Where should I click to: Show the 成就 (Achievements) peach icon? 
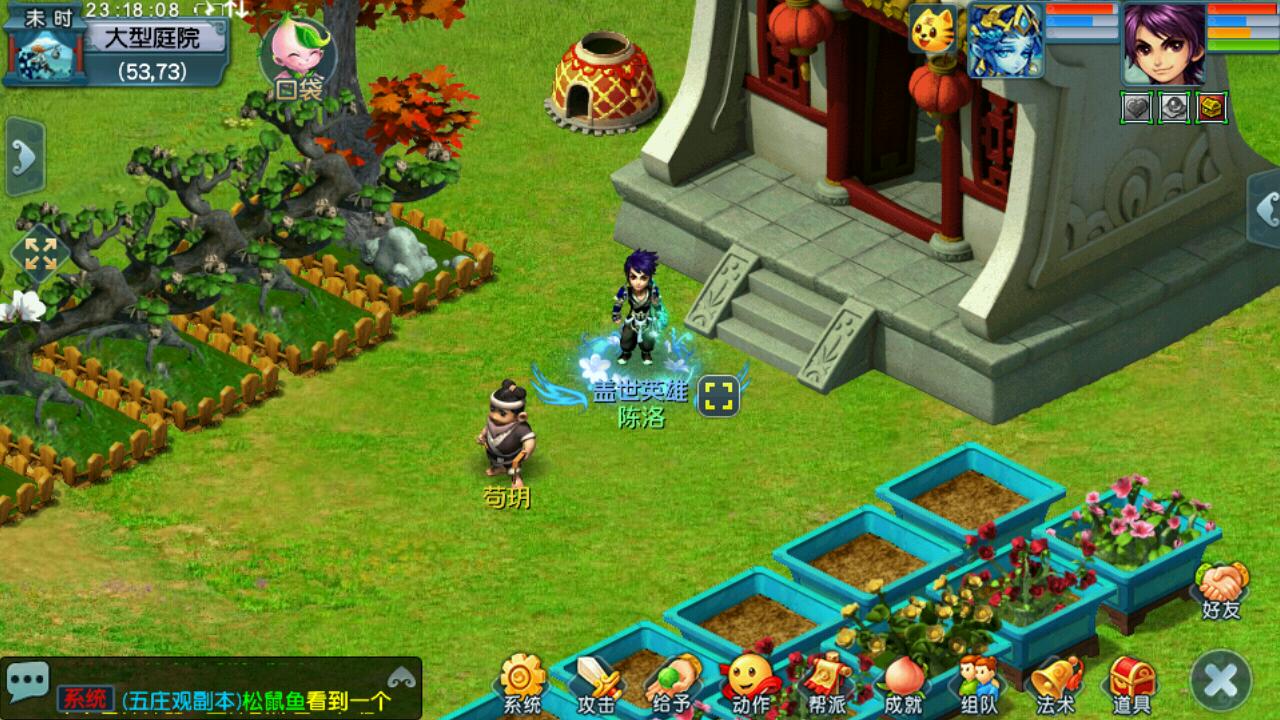click(x=904, y=685)
